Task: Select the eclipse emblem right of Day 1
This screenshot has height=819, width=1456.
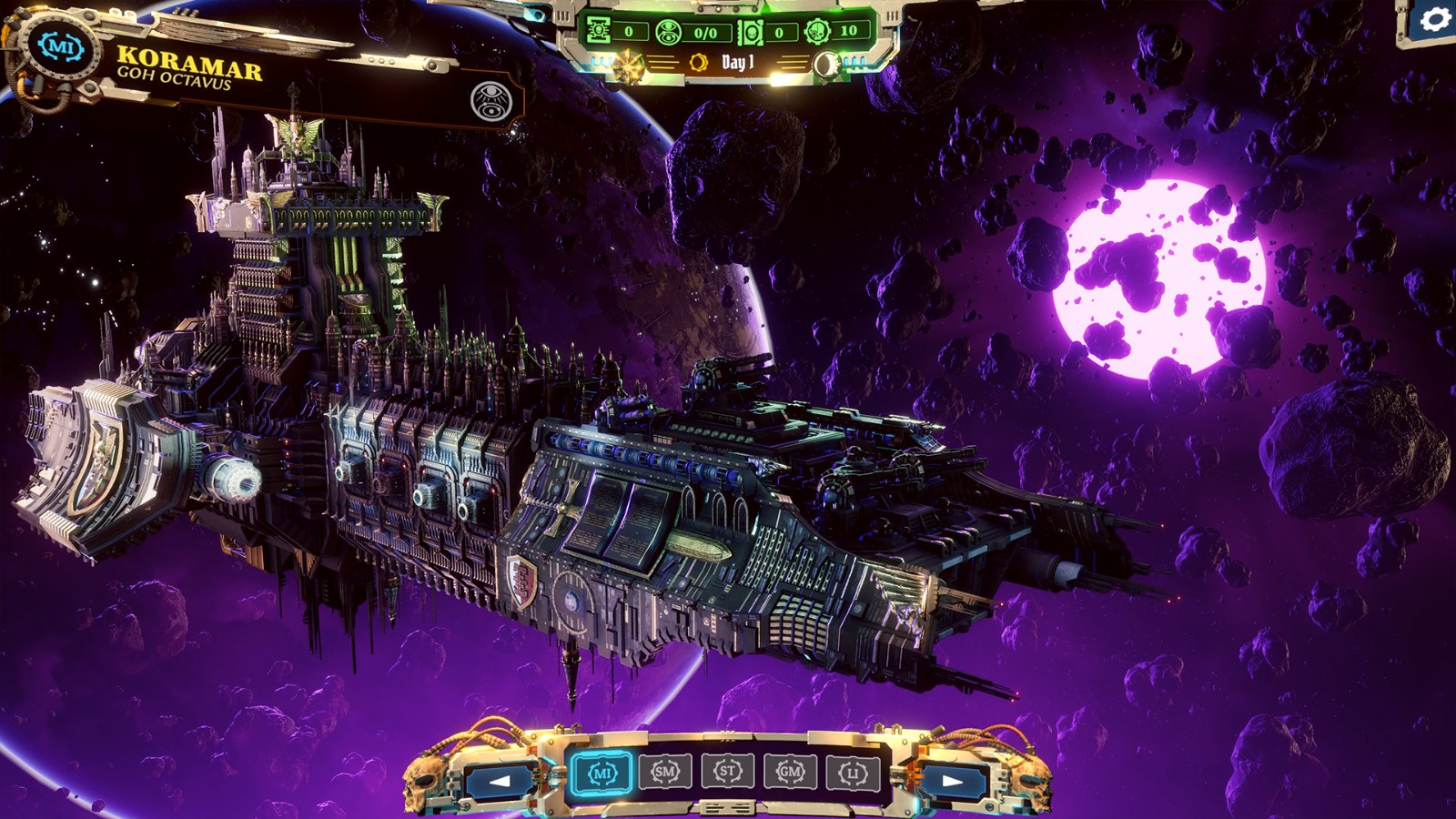Action: (826, 64)
